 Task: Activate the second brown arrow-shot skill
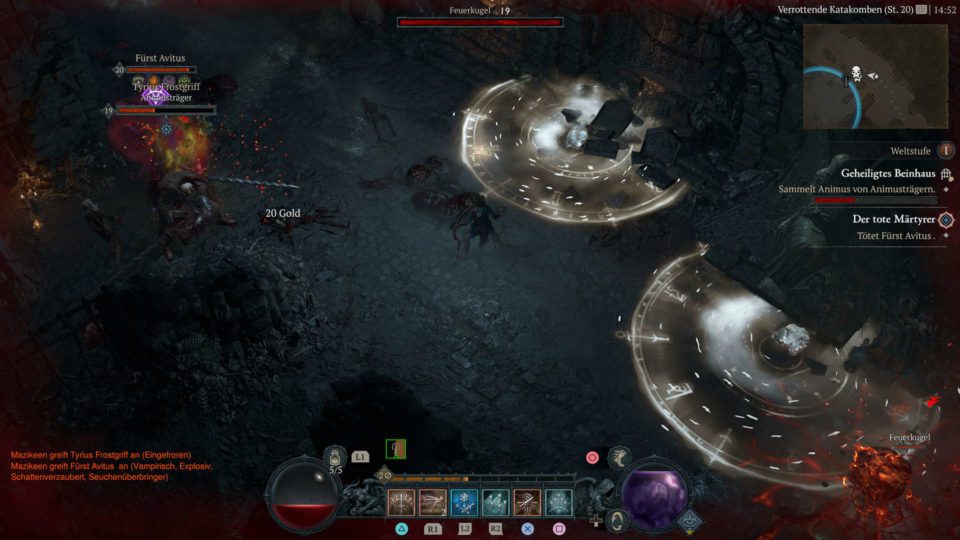click(x=432, y=502)
